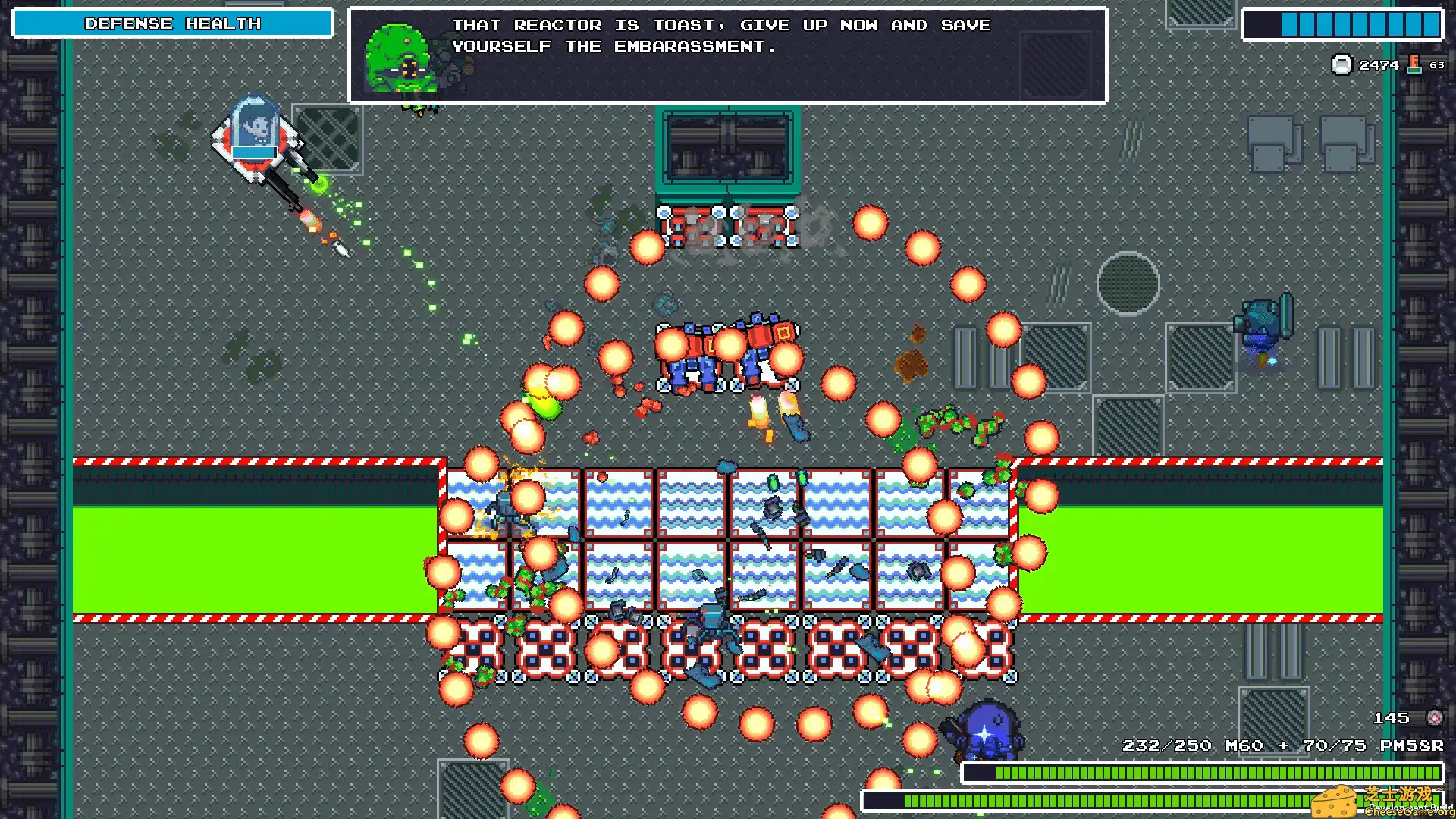
Task: Click the DEFENSE HEALTH label text
Action: click(173, 23)
